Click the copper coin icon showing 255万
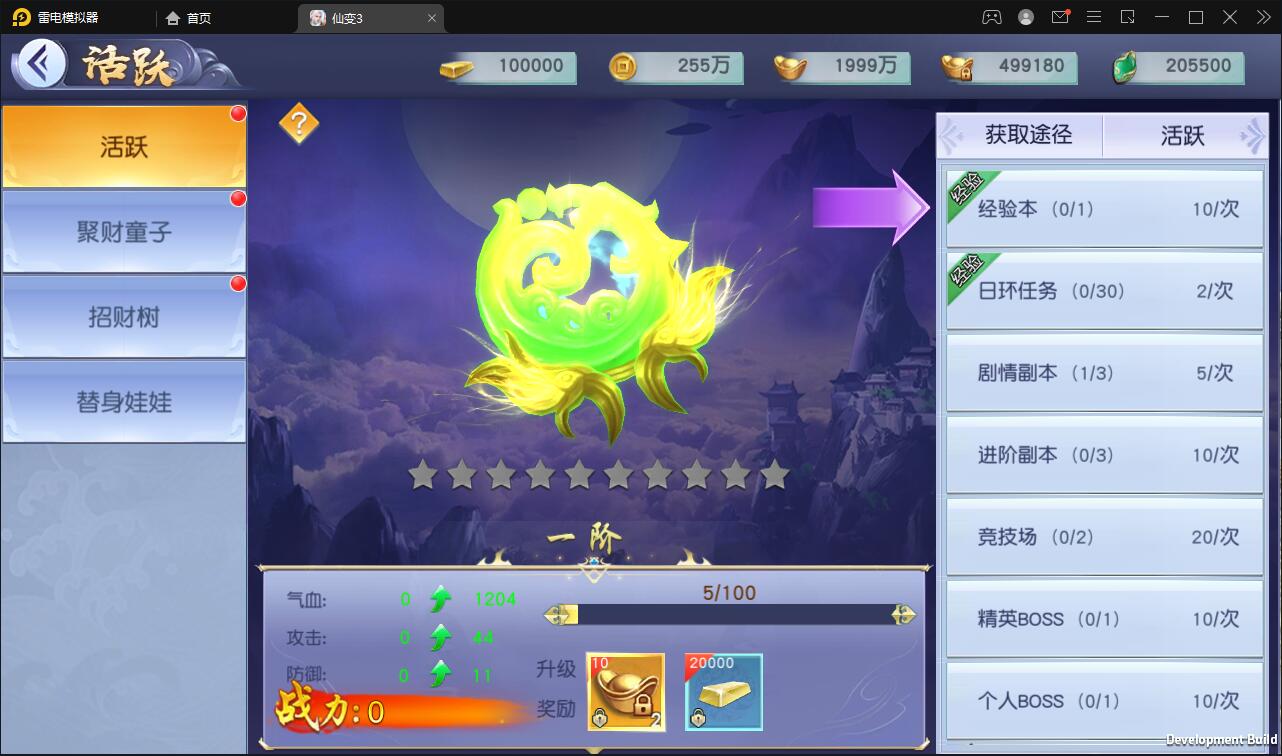Screen dimensions: 1282x756 click(x=625, y=68)
